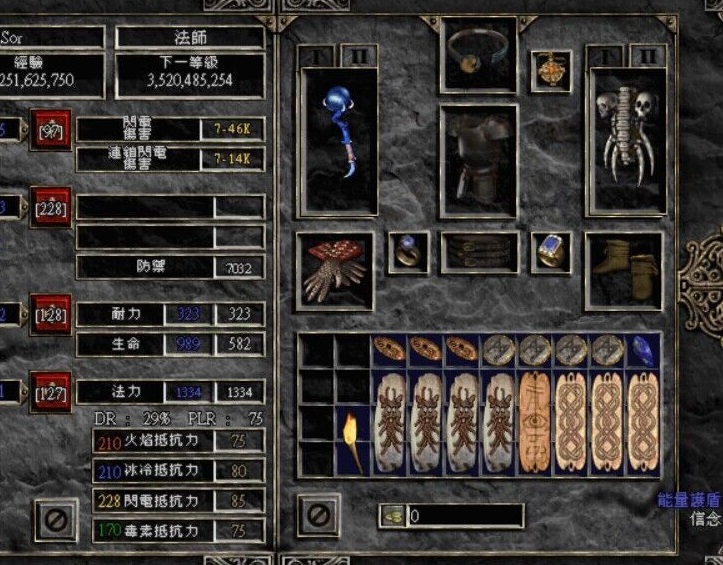Click the circlet helmet slot

click(x=478, y=53)
